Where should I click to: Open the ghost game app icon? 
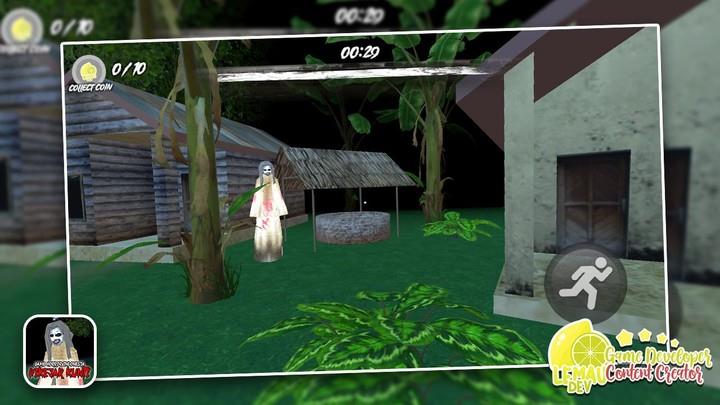[60, 350]
